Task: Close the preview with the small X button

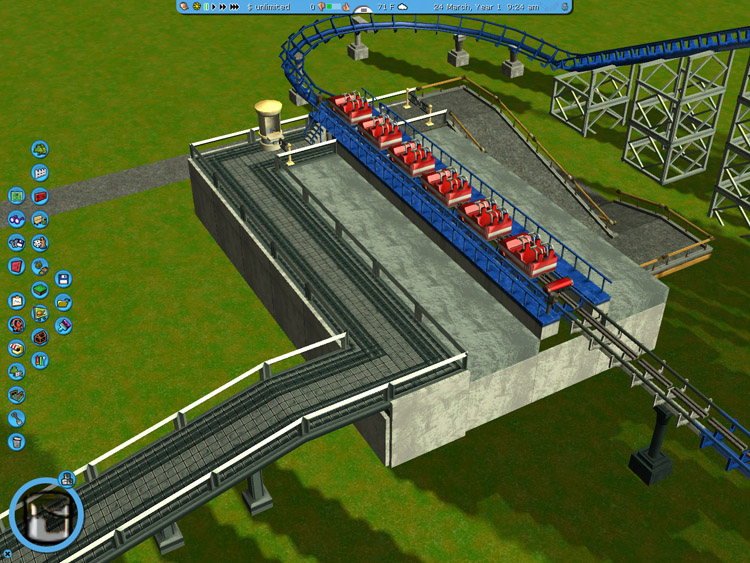Action: coord(8,552)
